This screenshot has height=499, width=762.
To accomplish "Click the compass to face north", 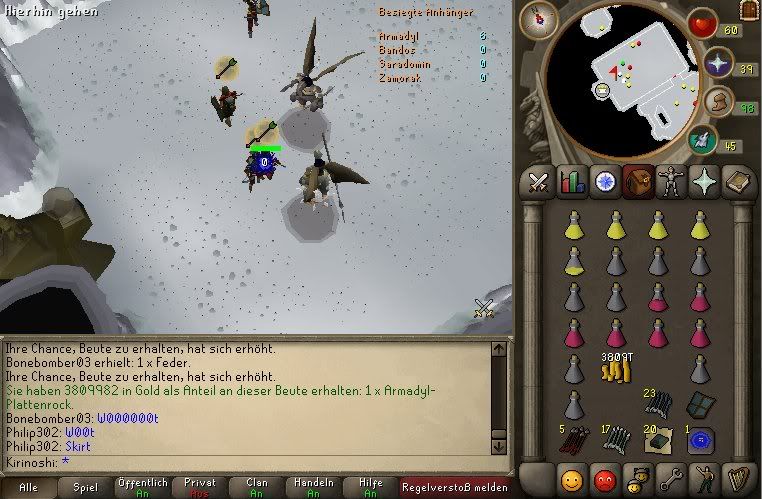I will (537, 16).
